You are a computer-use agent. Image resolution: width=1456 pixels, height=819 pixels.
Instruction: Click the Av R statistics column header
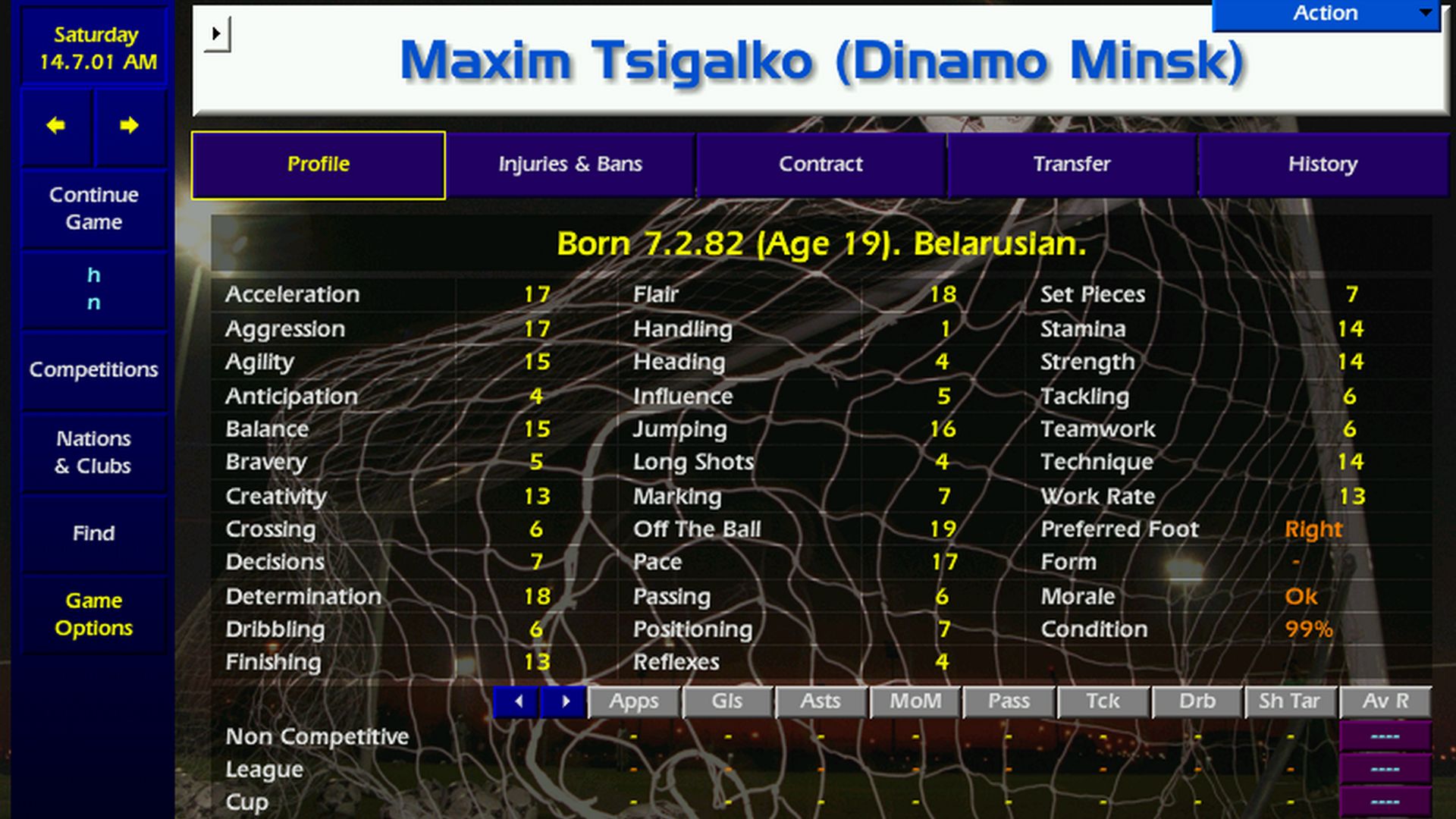(x=1386, y=701)
